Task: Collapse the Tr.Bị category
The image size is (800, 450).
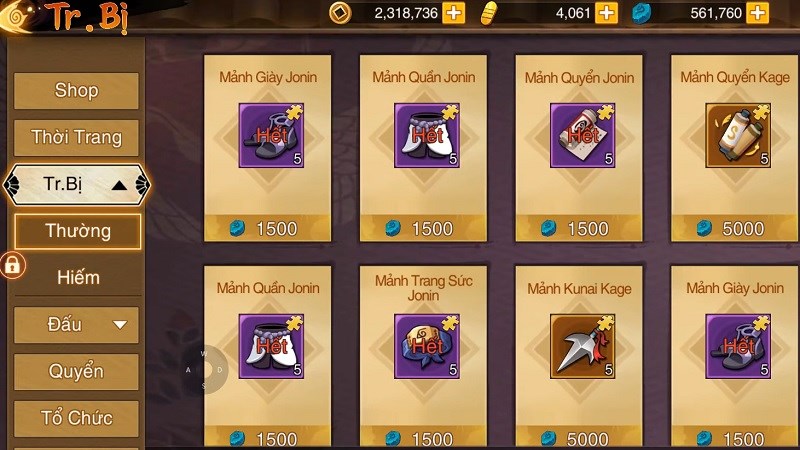Action: coord(76,185)
